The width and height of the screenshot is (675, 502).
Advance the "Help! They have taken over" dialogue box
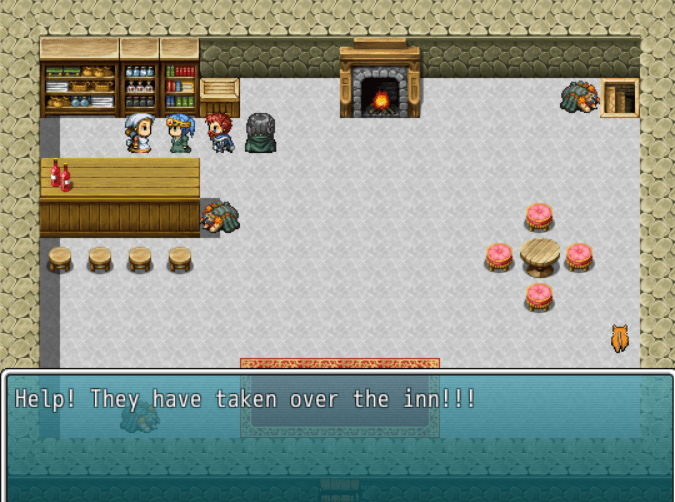[x=337, y=435]
